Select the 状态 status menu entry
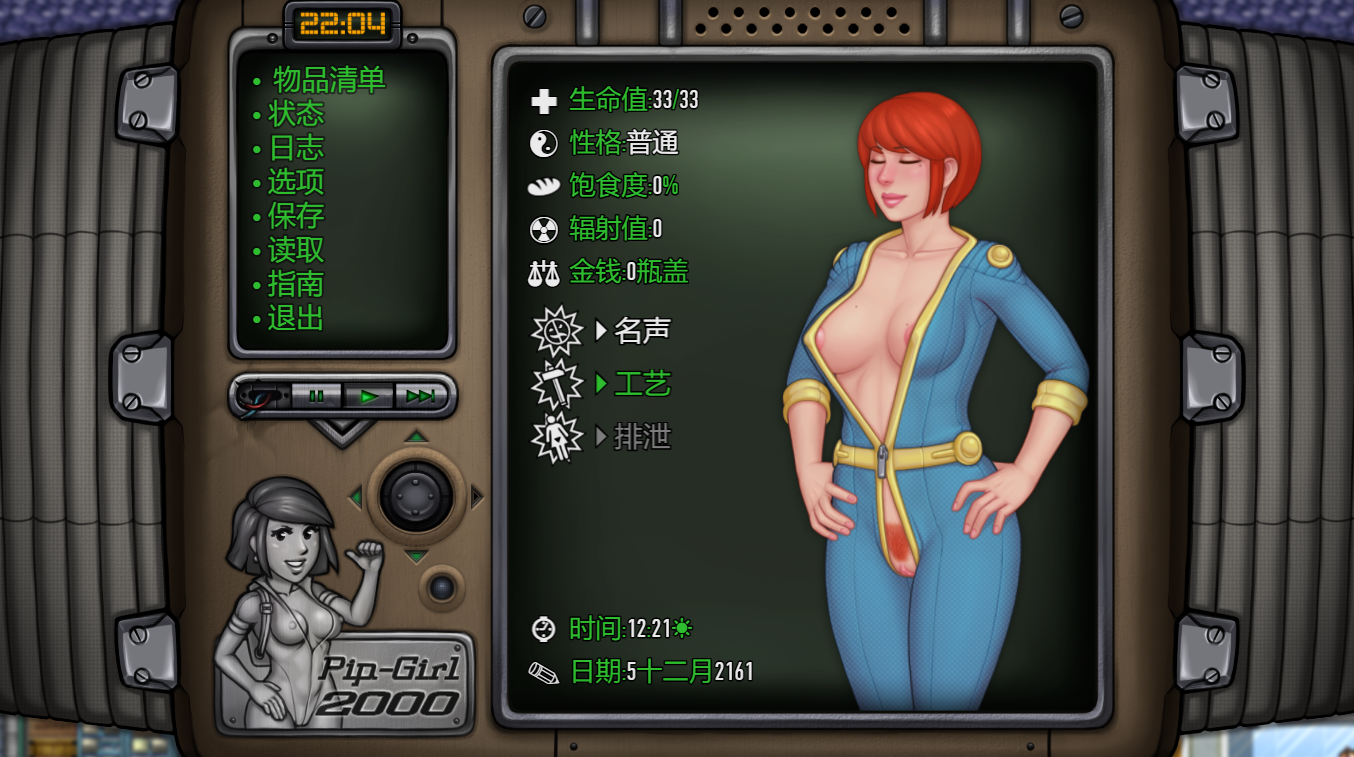Image resolution: width=1354 pixels, height=757 pixels. click(x=296, y=114)
